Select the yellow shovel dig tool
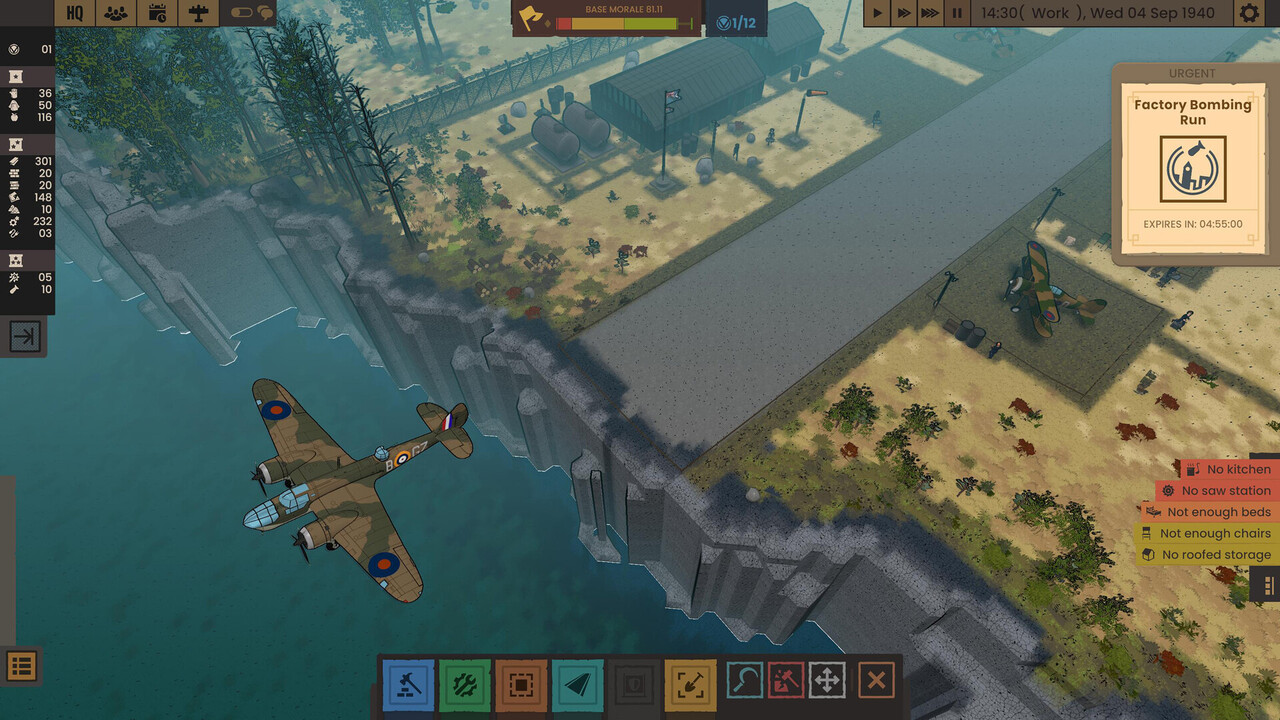 690,685
